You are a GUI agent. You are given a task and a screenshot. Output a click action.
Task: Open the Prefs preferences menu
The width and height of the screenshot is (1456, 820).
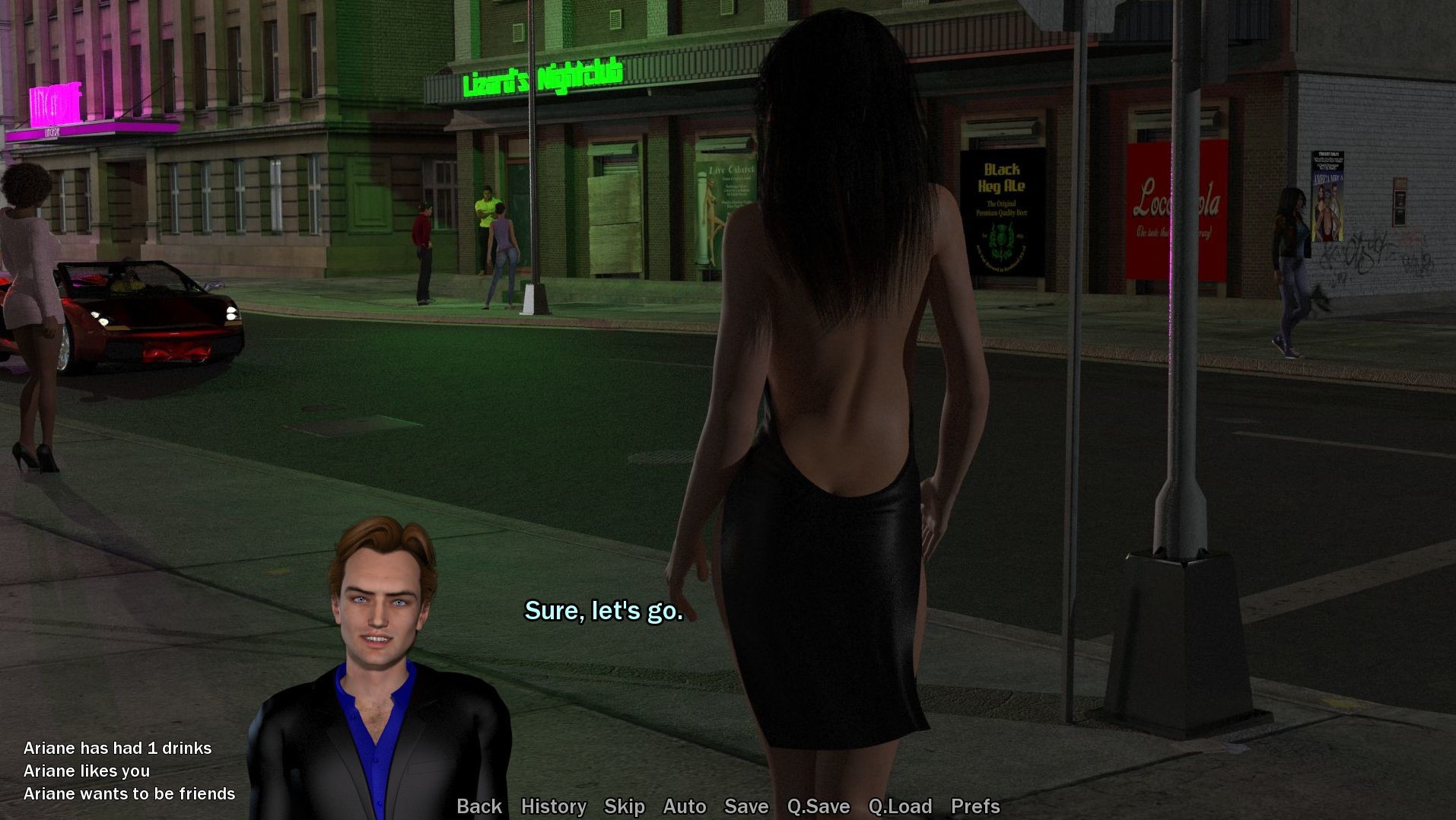click(x=976, y=806)
